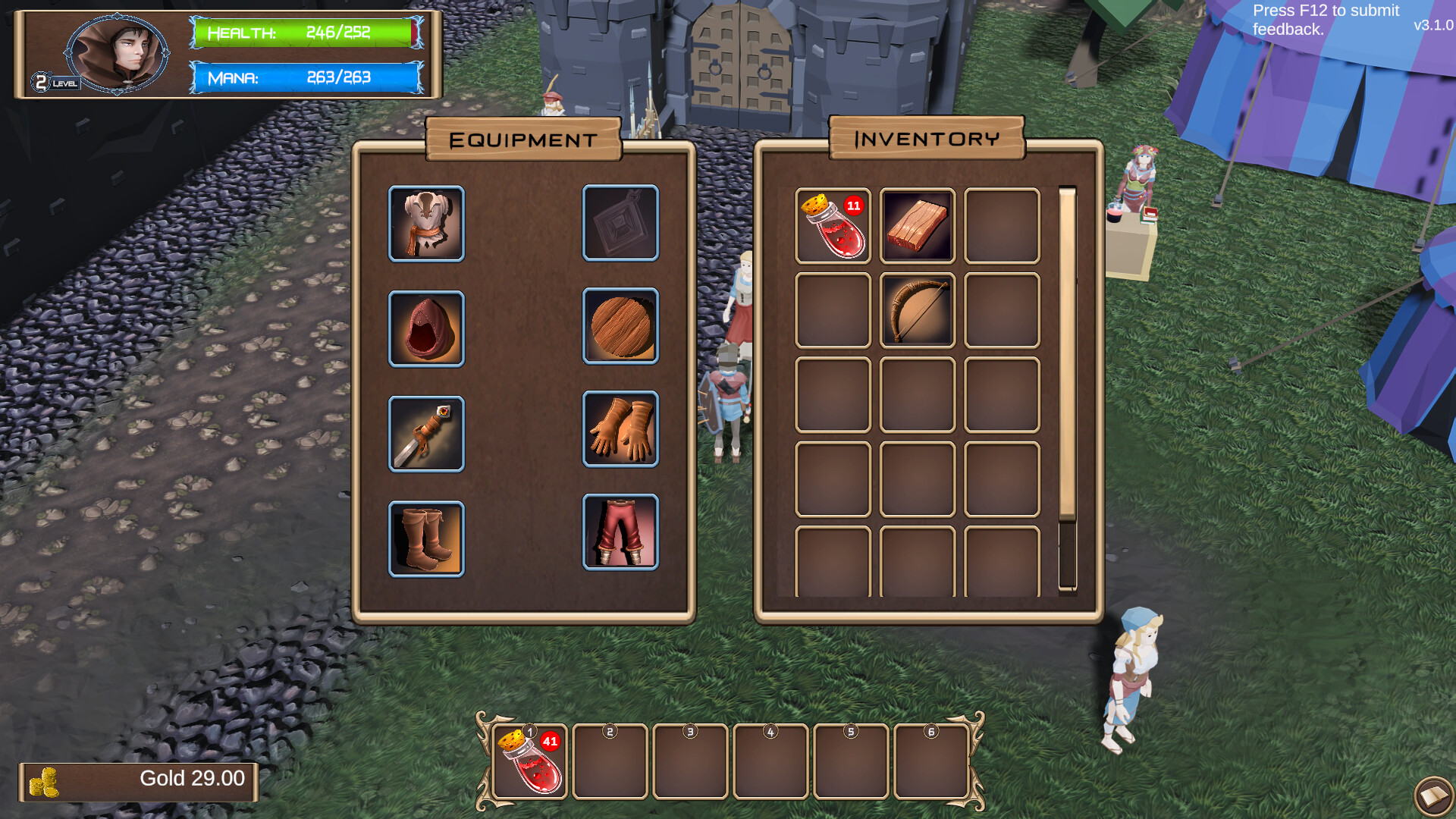1456x819 pixels.
Task: Select the equipped sword icon
Action: coord(426,434)
